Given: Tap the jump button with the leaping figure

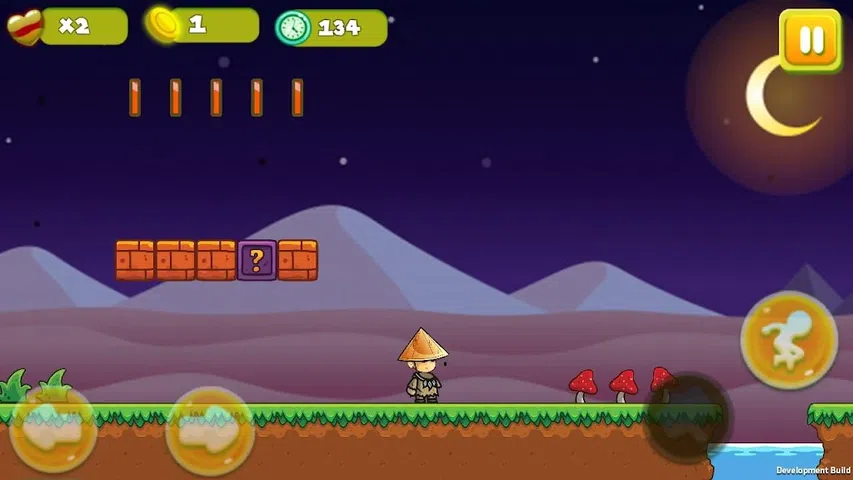Looking at the screenshot, I should click(x=789, y=341).
